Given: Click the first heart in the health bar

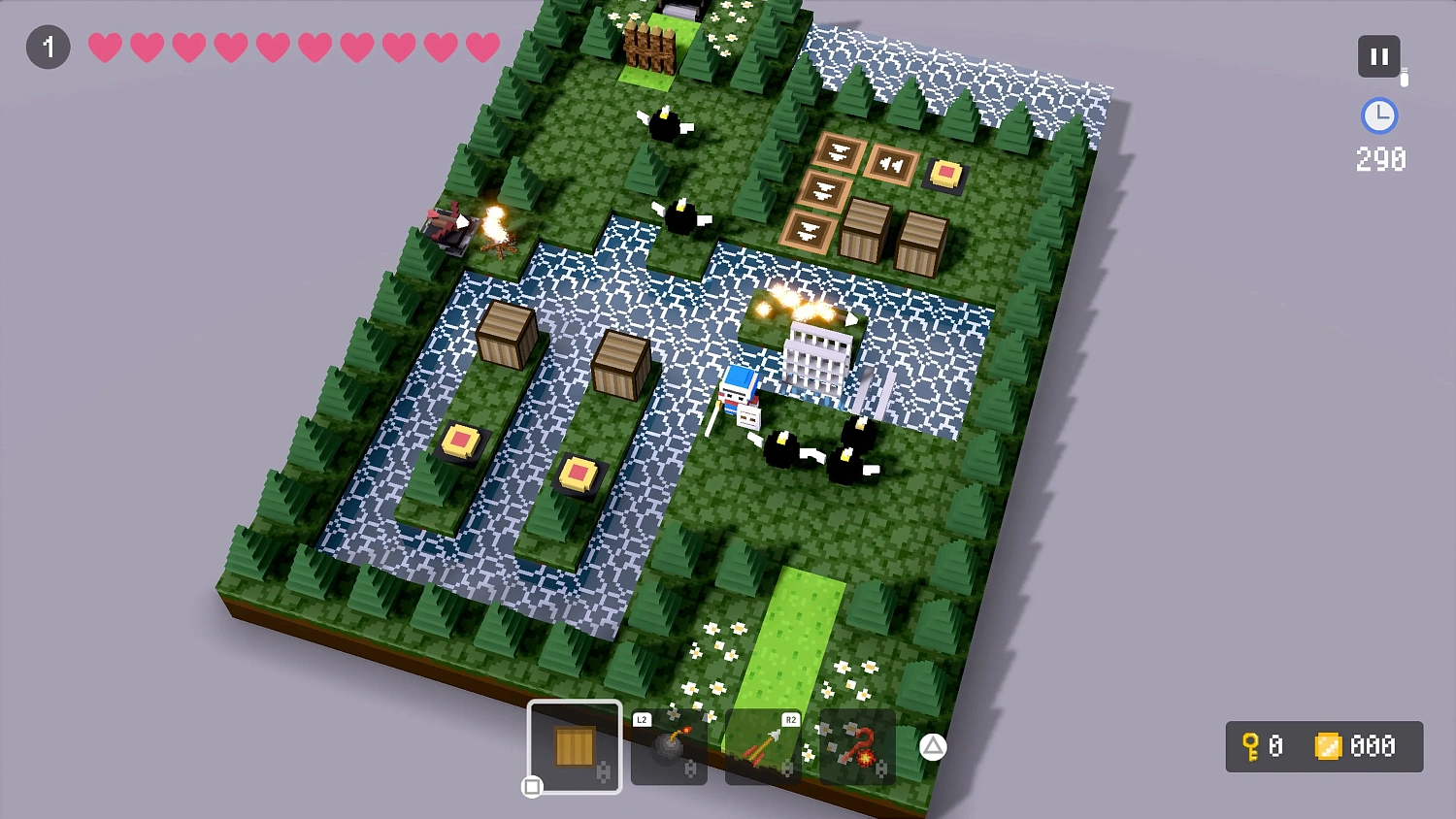Looking at the screenshot, I should tap(104, 47).
